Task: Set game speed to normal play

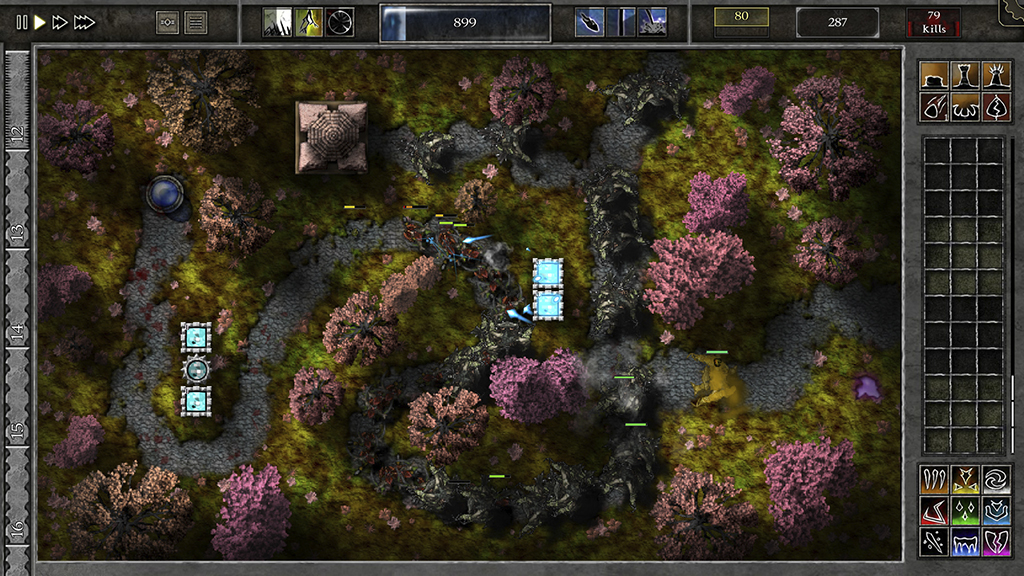Action: pos(40,22)
